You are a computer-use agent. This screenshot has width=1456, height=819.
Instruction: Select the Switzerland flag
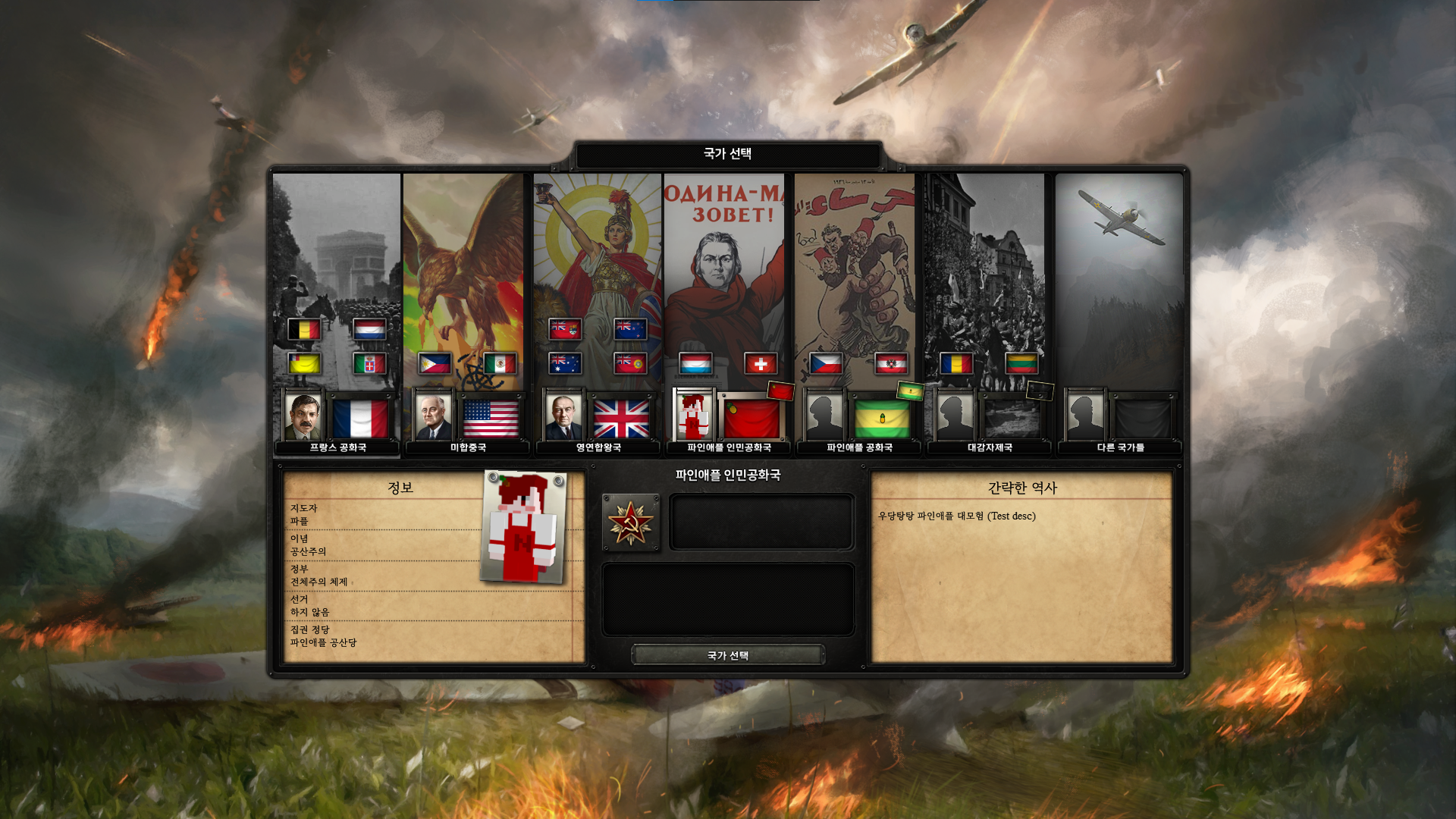click(761, 364)
